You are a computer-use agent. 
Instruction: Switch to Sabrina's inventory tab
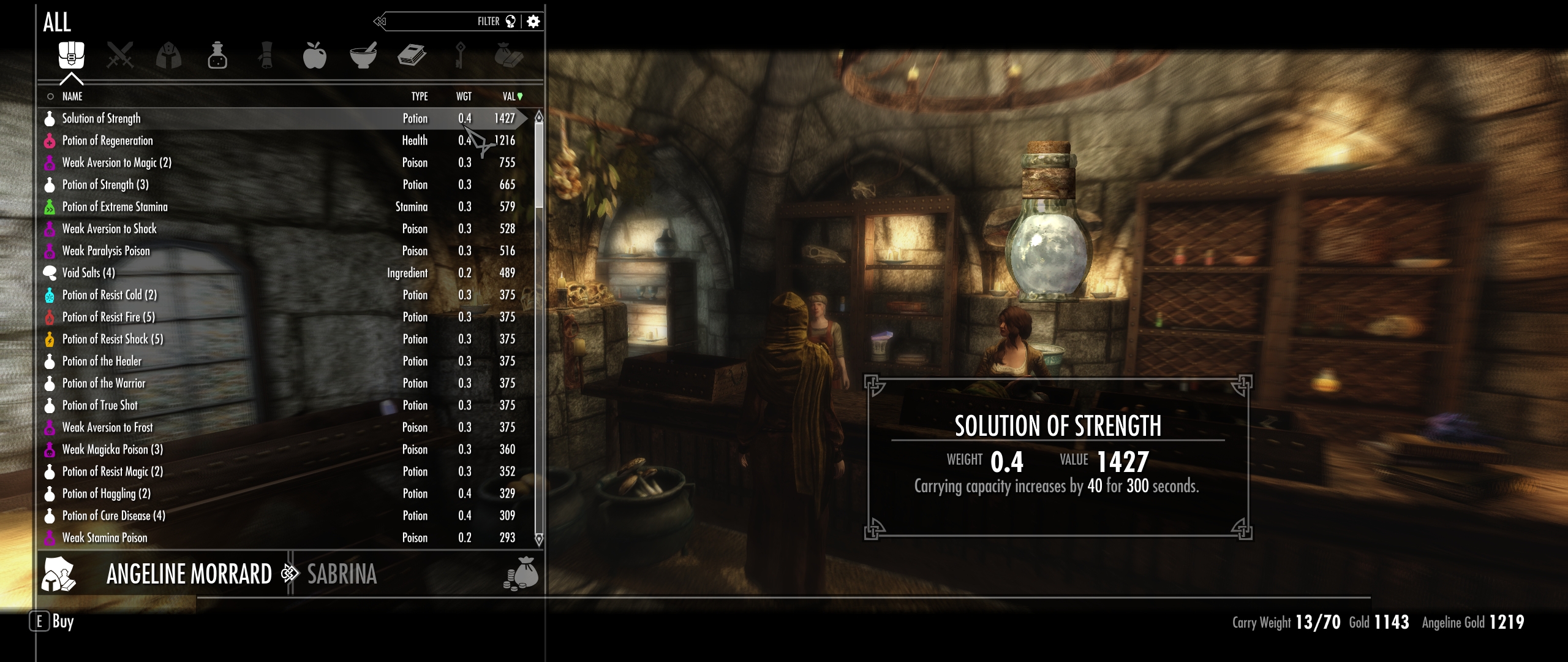pos(342,574)
